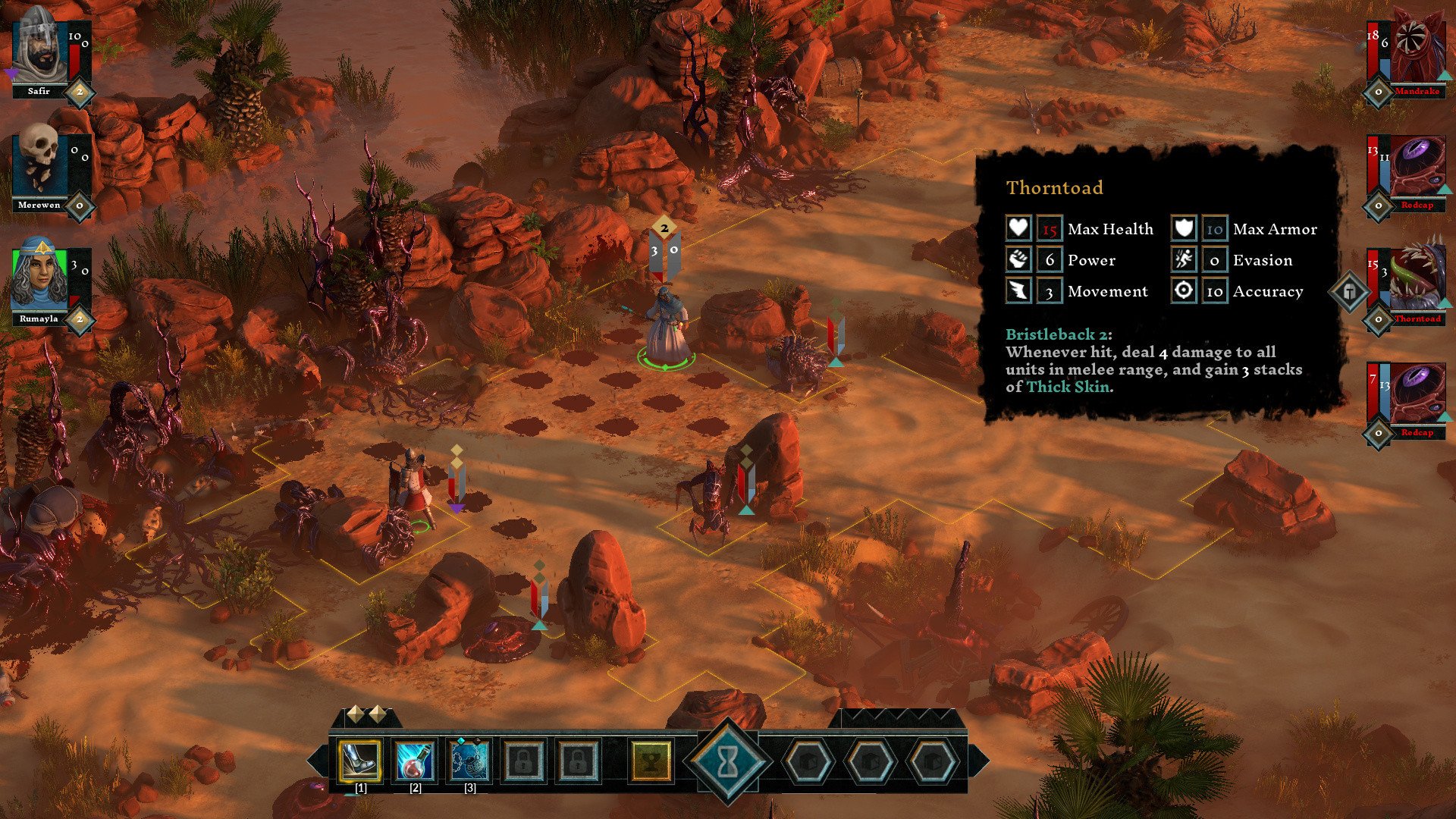Click the right arrow of the action bar
The image size is (1456, 819).
[x=979, y=761]
